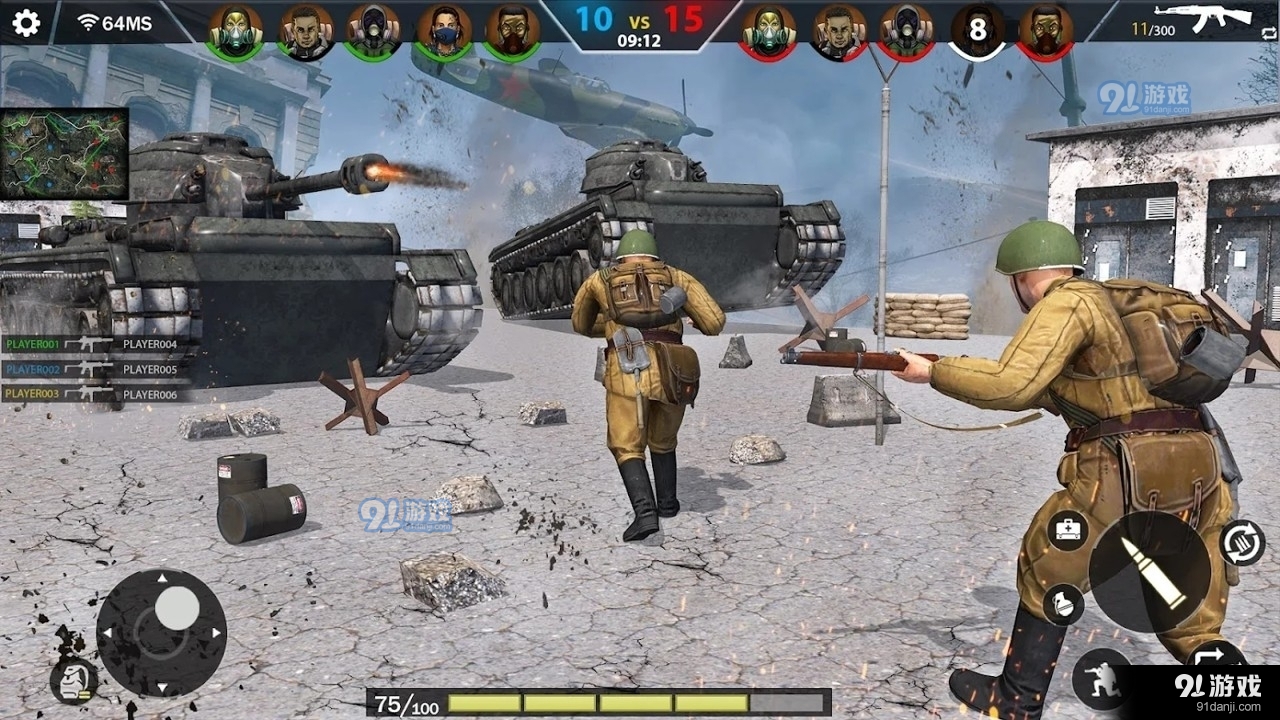Open the gear settings menu
Image resolution: width=1280 pixels, height=720 pixels.
(x=26, y=22)
